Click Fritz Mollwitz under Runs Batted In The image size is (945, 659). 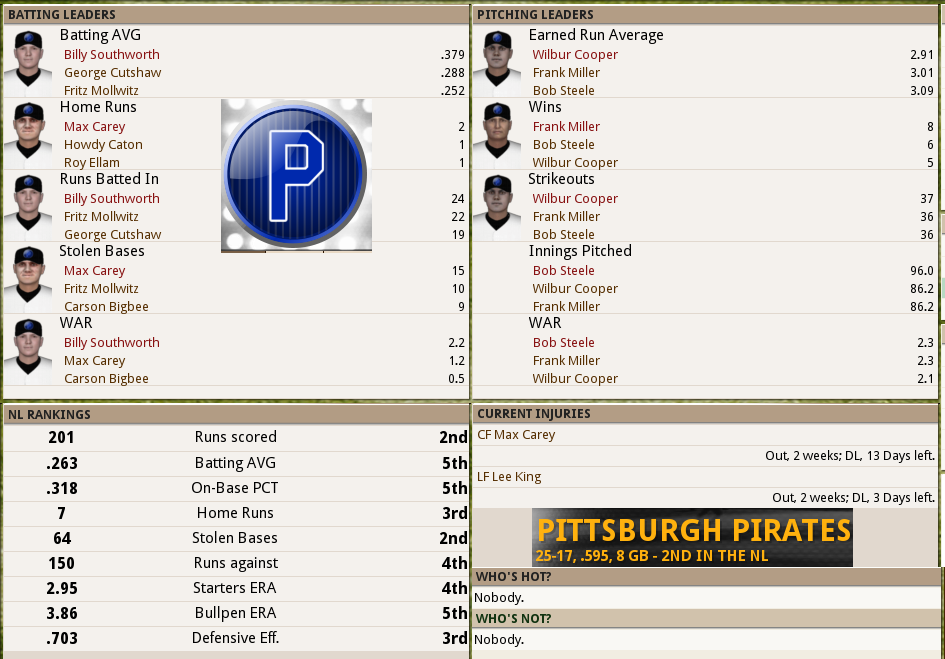[101, 217]
